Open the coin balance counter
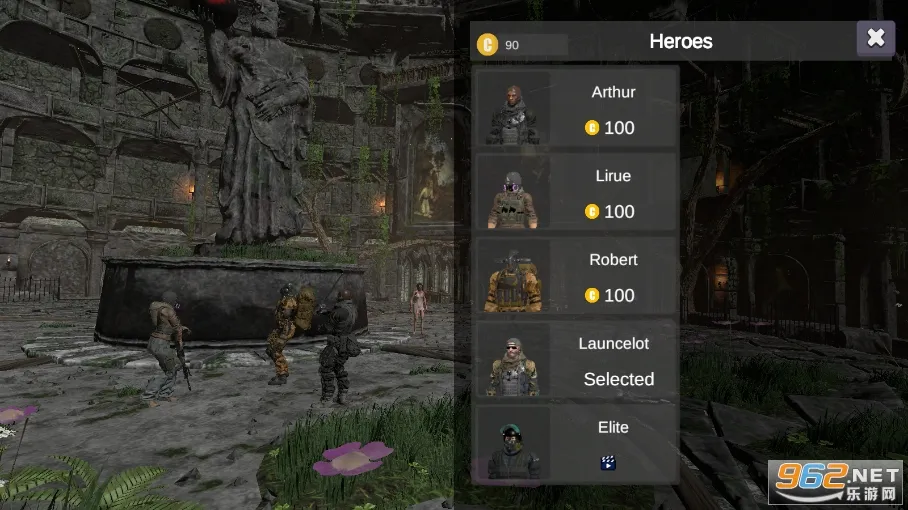Screen dimensions: 908x510 521,44
